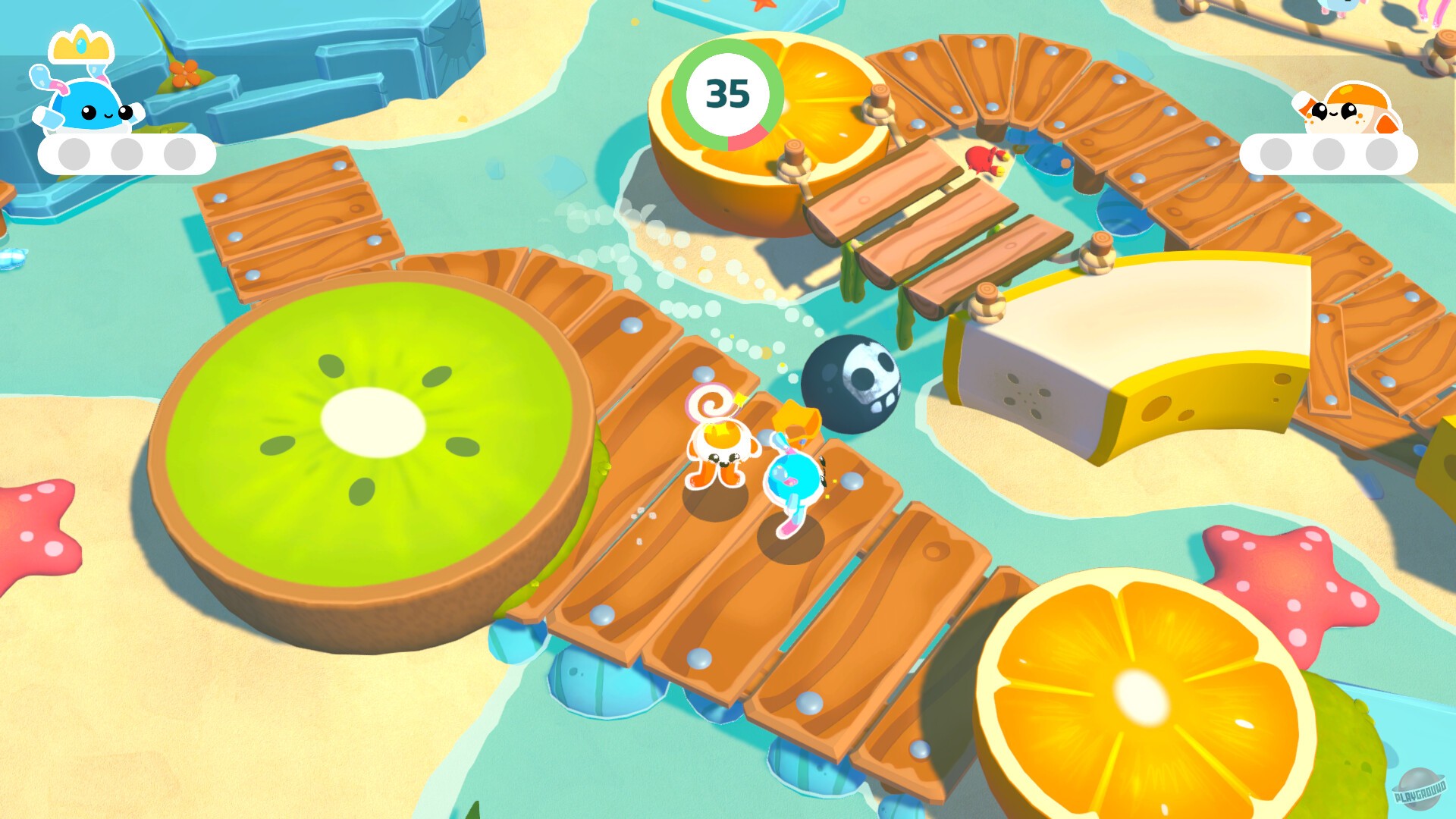
Task: Open the round timer showing 35
Action: pyautogui.click(x=728, y=93)
